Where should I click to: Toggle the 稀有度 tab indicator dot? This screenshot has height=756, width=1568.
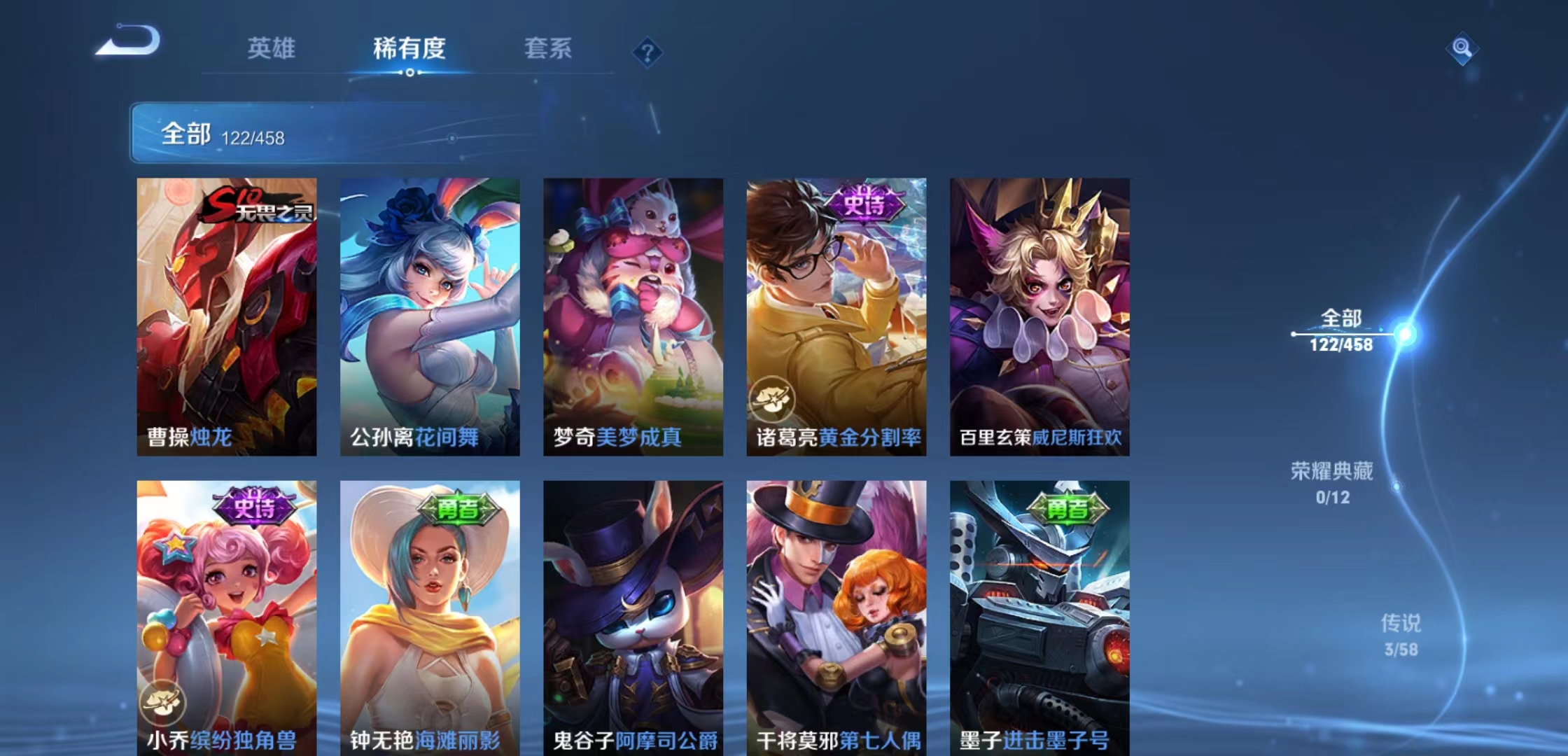(409, 72)
